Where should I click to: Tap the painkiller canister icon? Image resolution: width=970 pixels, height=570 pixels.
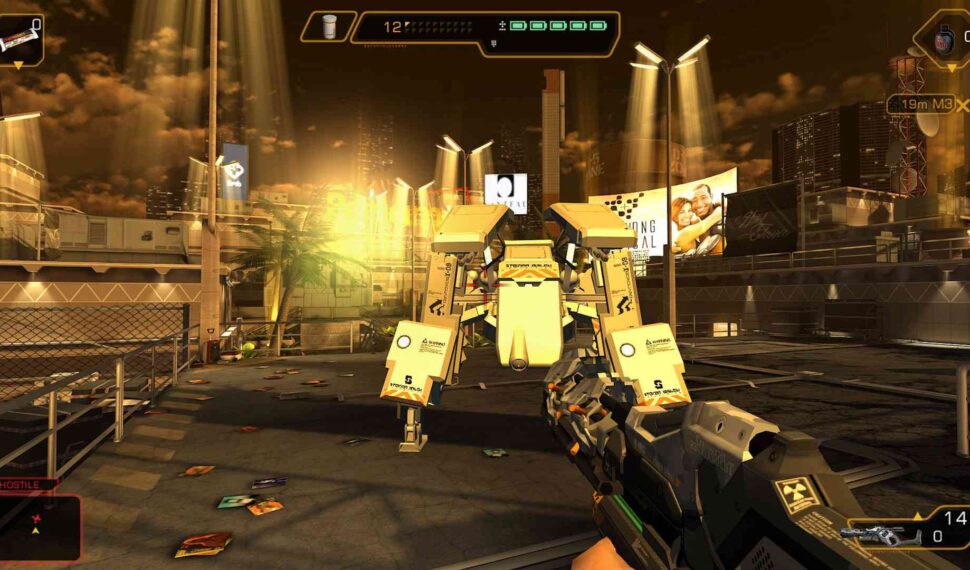coord(329,27)
